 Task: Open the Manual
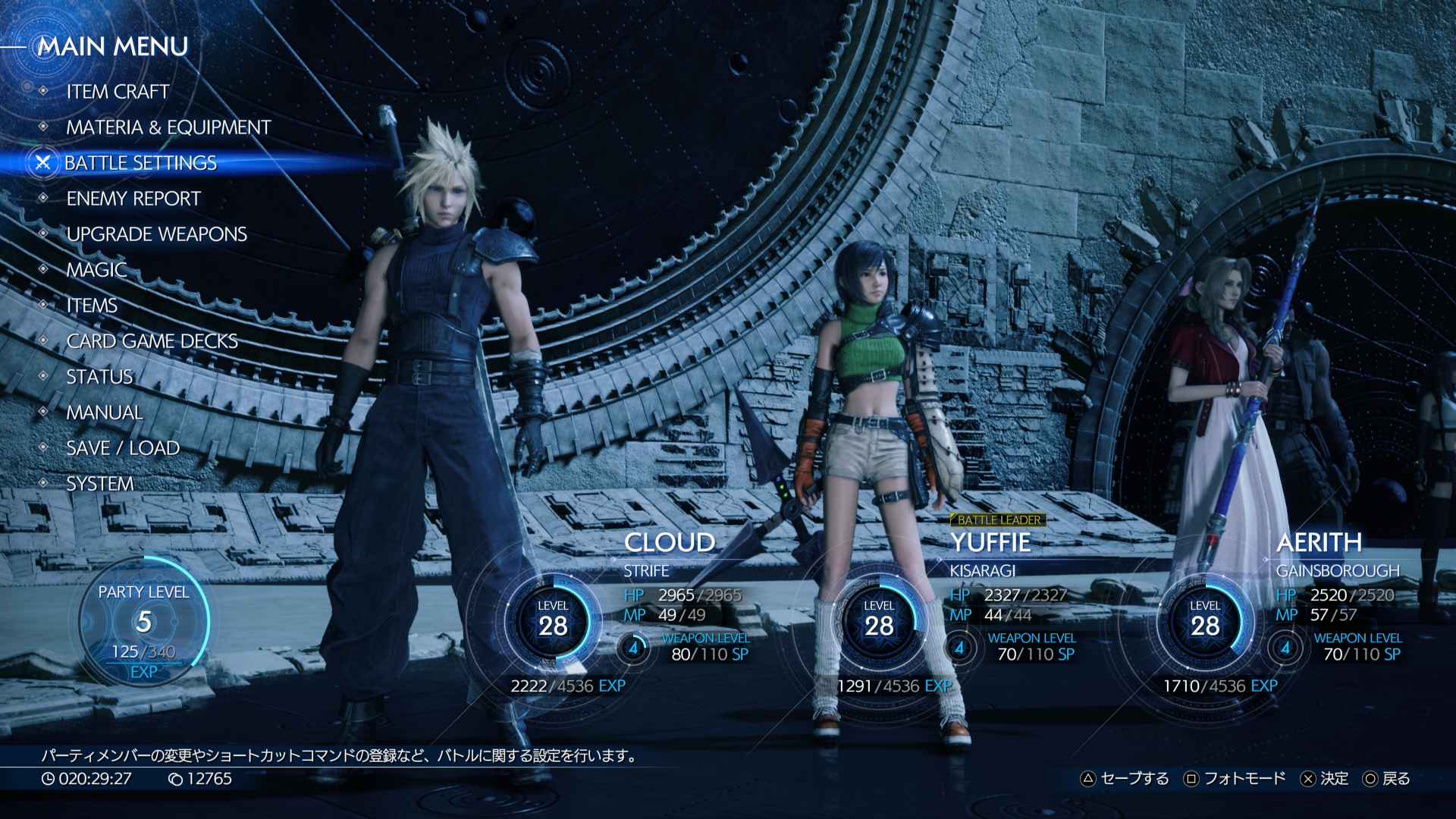pyautogui.click(x=104, y=413)
